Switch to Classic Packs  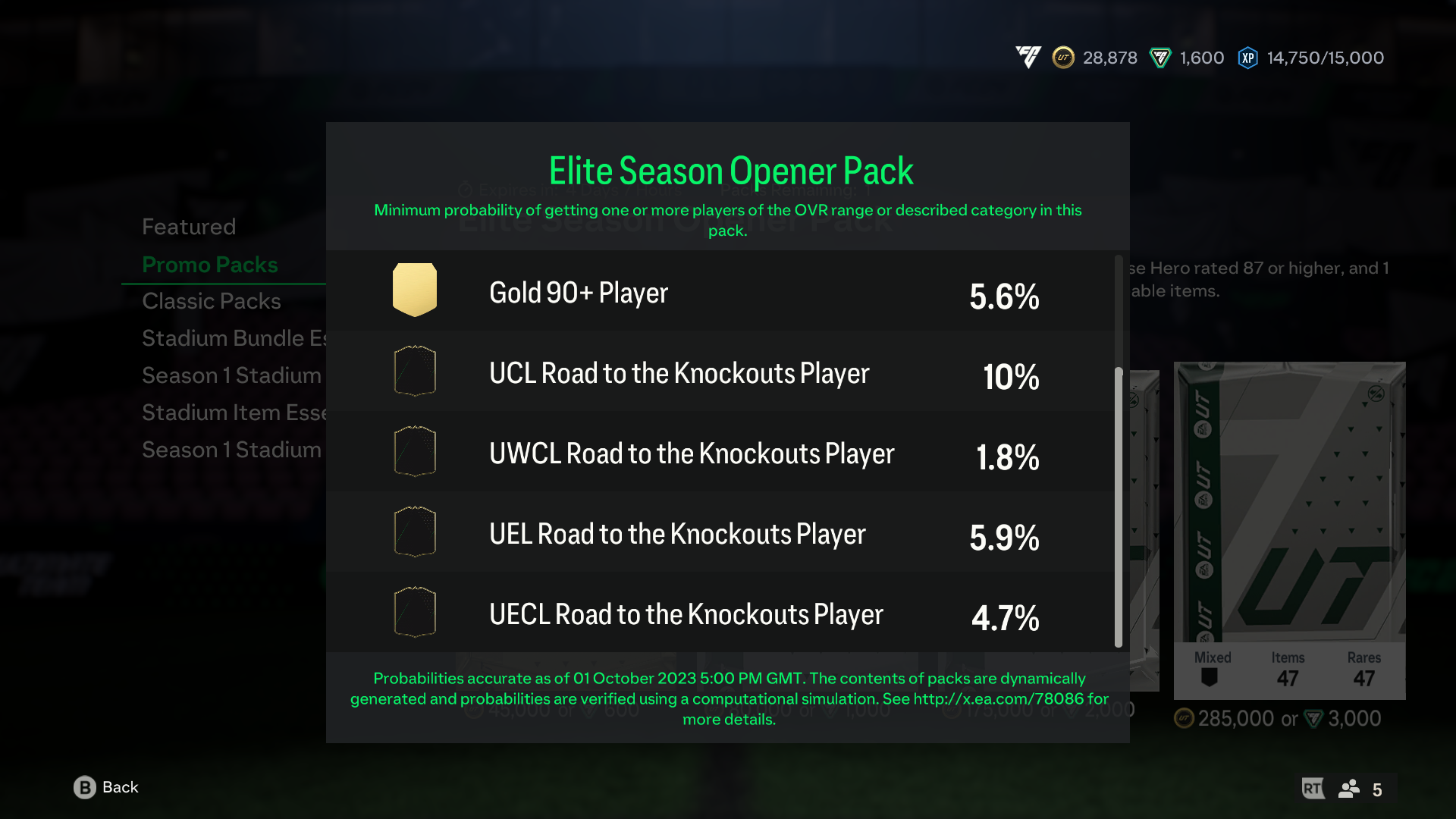point(212,300)
